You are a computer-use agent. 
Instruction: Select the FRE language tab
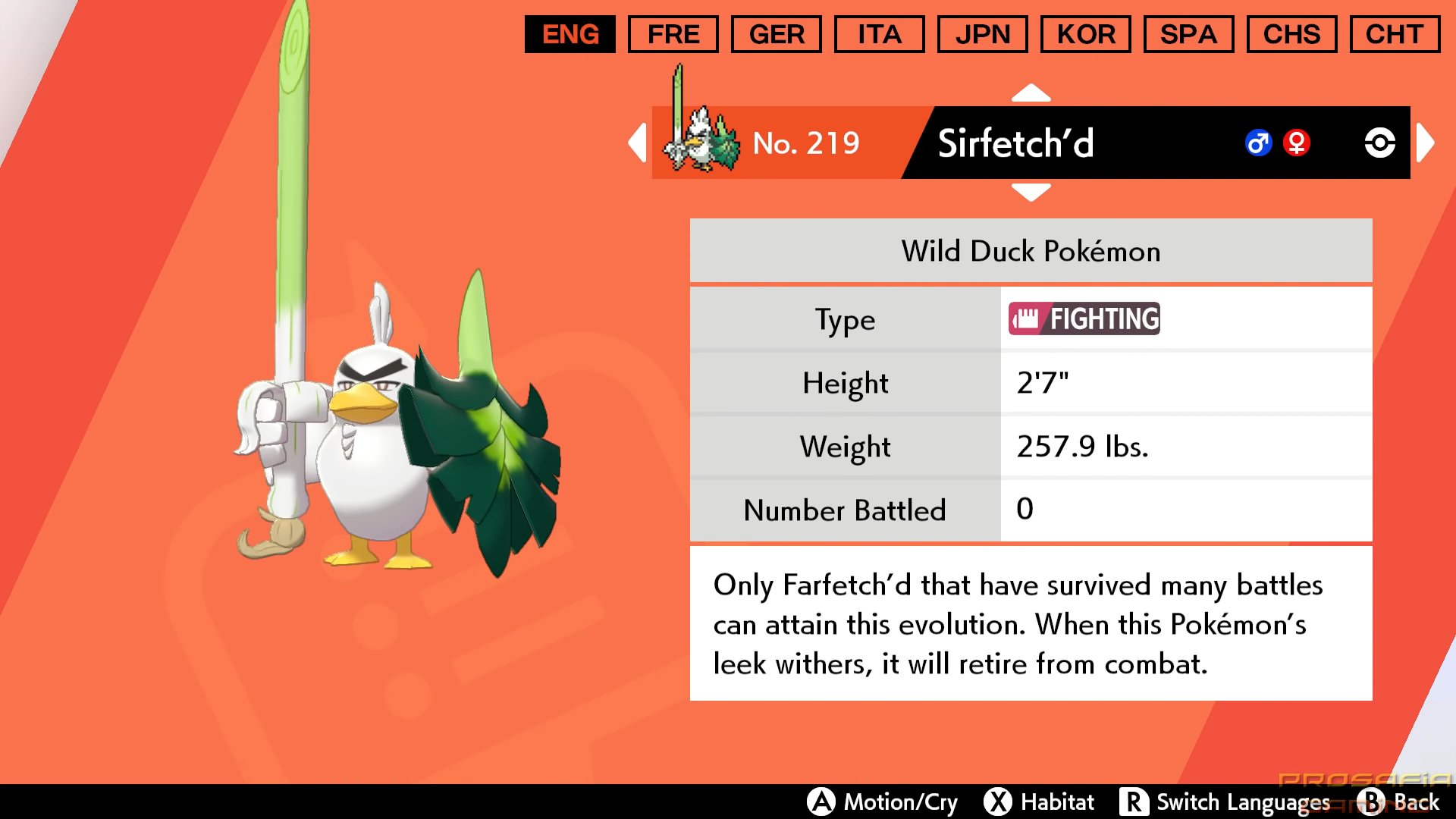673,34
